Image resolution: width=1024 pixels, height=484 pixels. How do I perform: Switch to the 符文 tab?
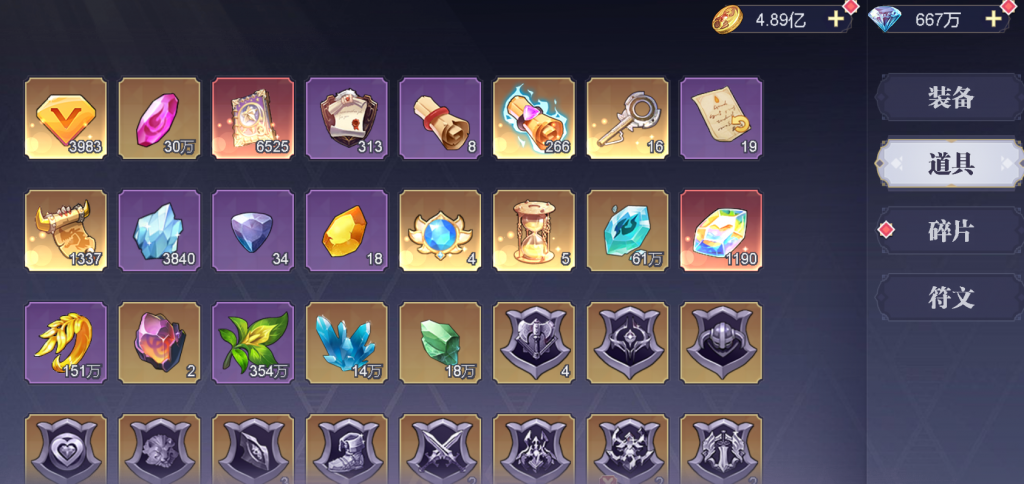(949, 298)
